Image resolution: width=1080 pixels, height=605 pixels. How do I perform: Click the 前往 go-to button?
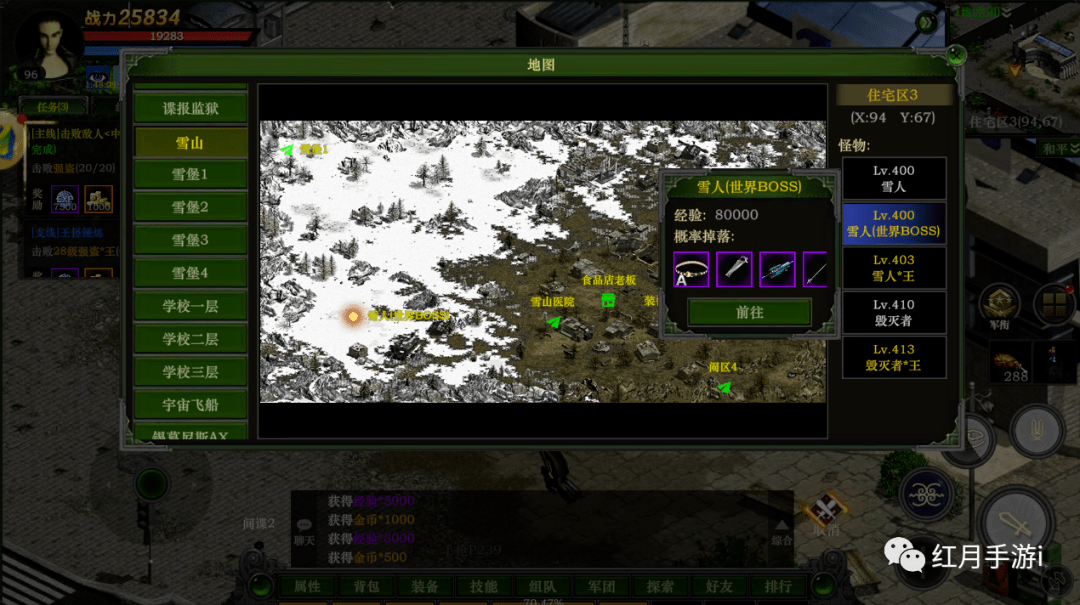(749, 312)
